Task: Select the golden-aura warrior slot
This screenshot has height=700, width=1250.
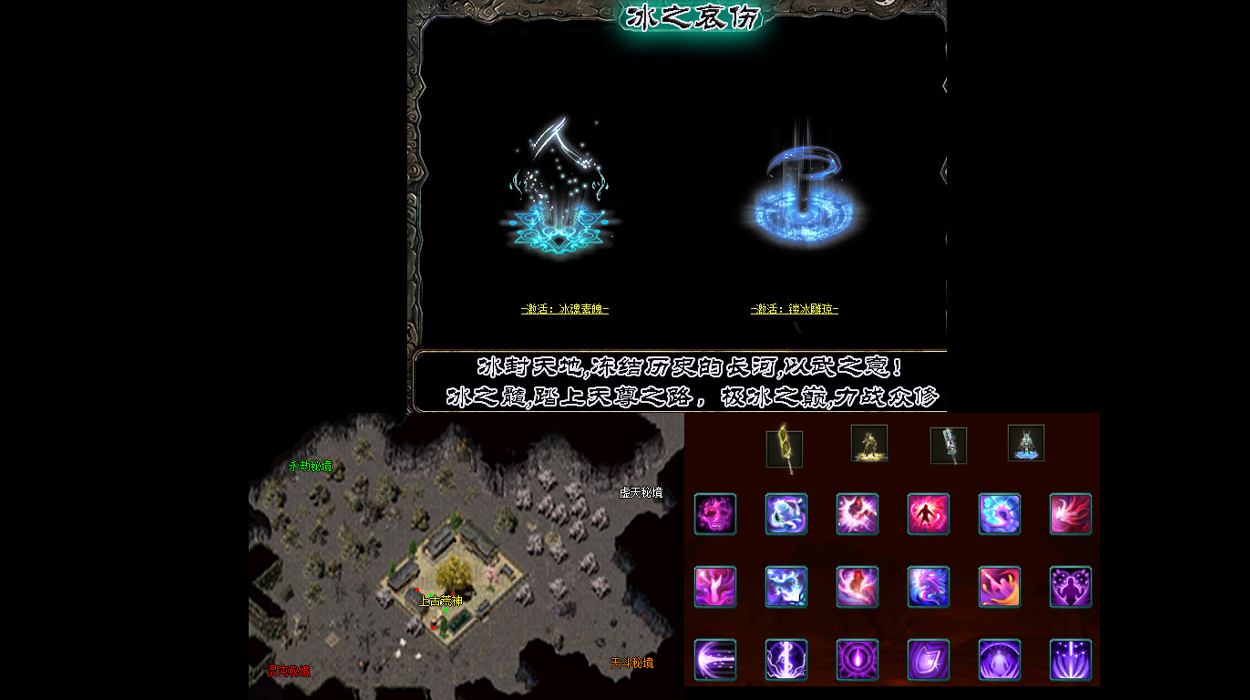Action: click(869, 443)
